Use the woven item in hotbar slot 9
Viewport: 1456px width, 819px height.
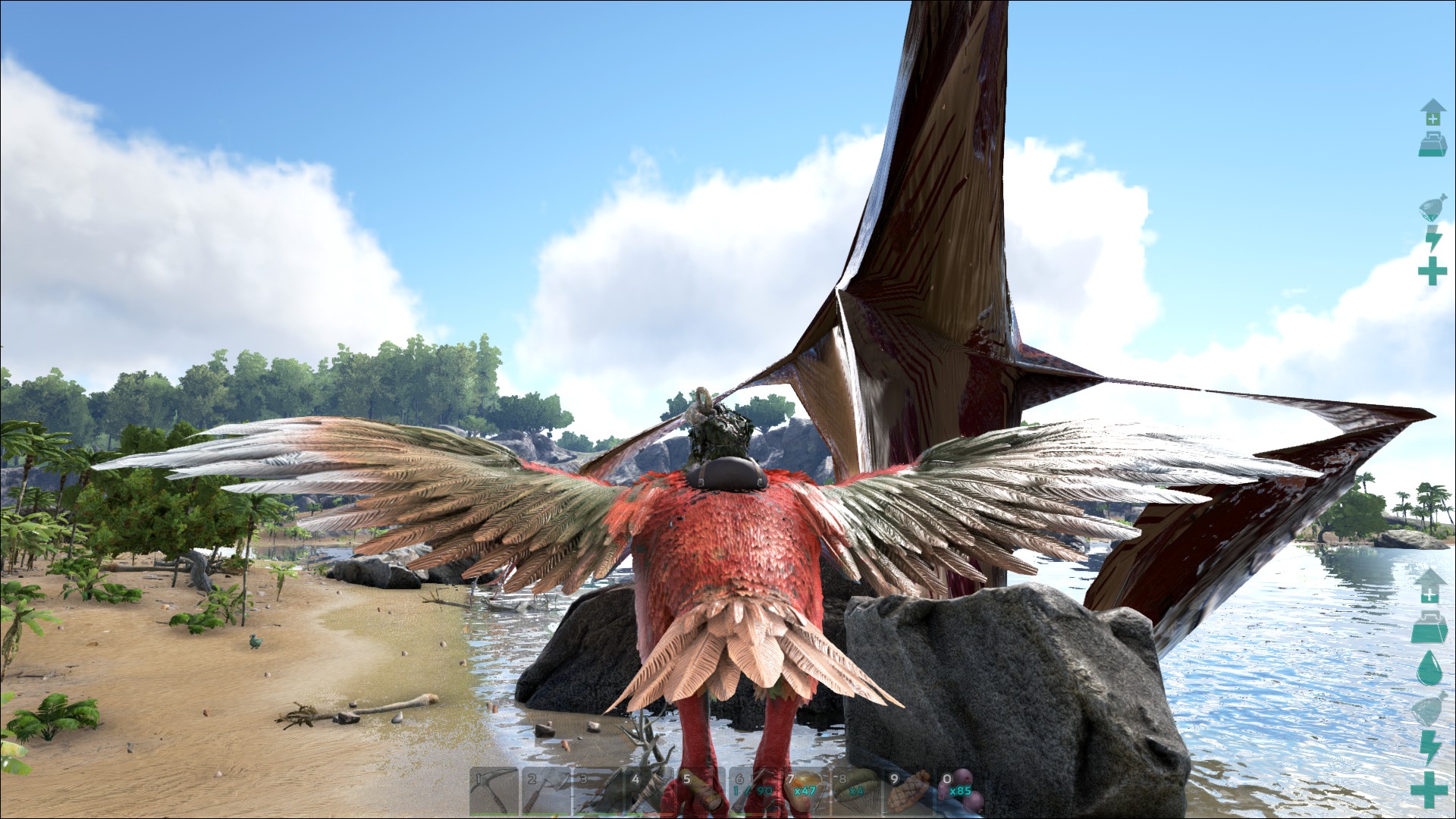908,792
